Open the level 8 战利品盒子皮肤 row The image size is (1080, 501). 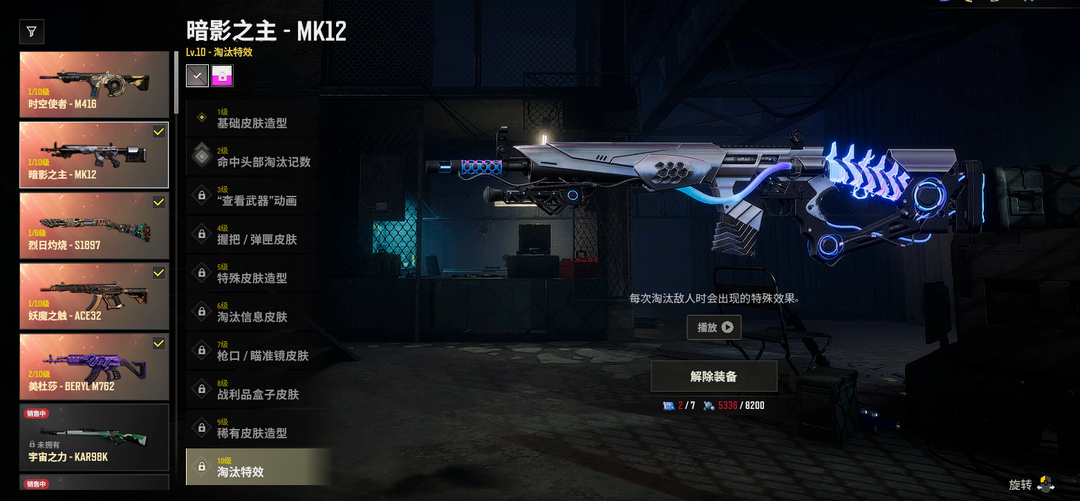click(x=258, y=391)
